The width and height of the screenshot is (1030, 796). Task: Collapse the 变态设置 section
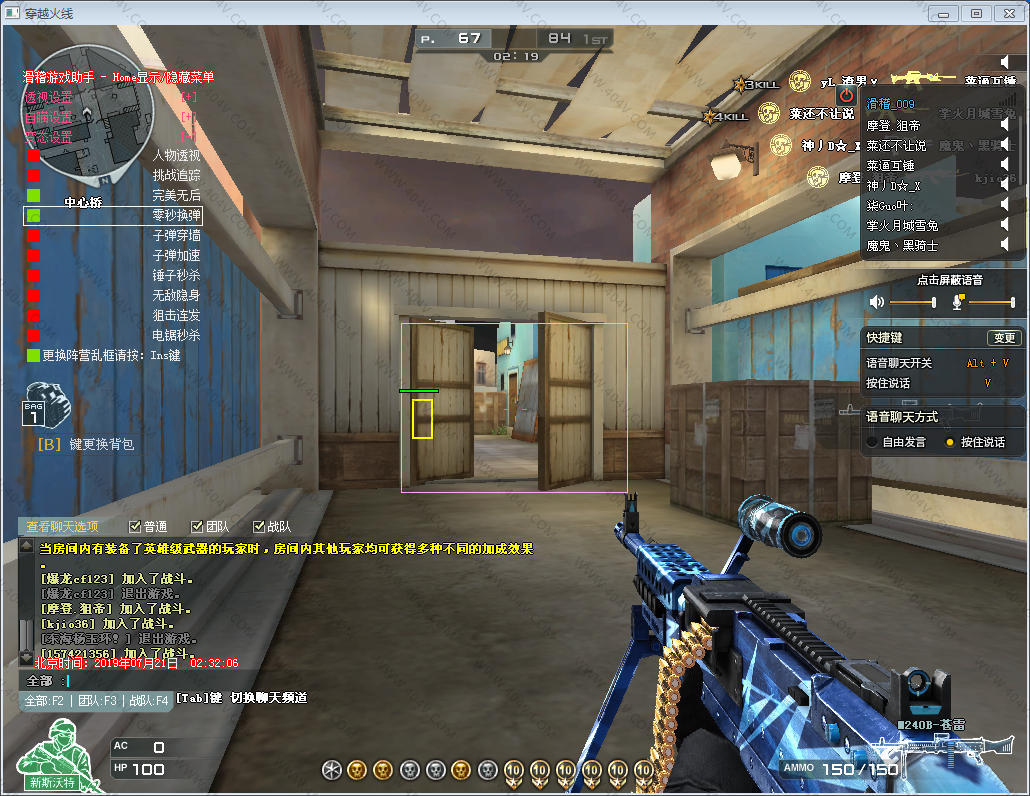click(x=187, y=136)
